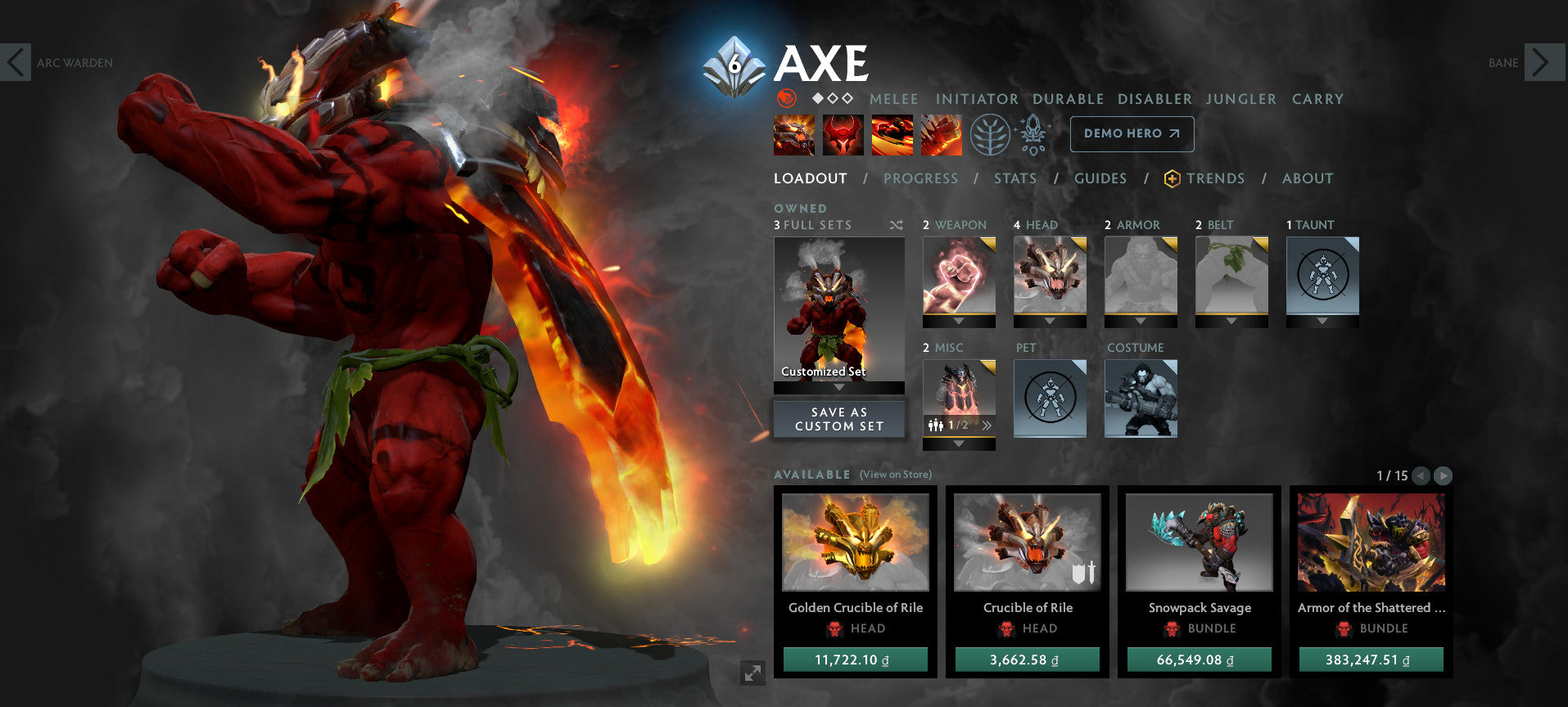Open the TRENDS tab

[1216, 178]
